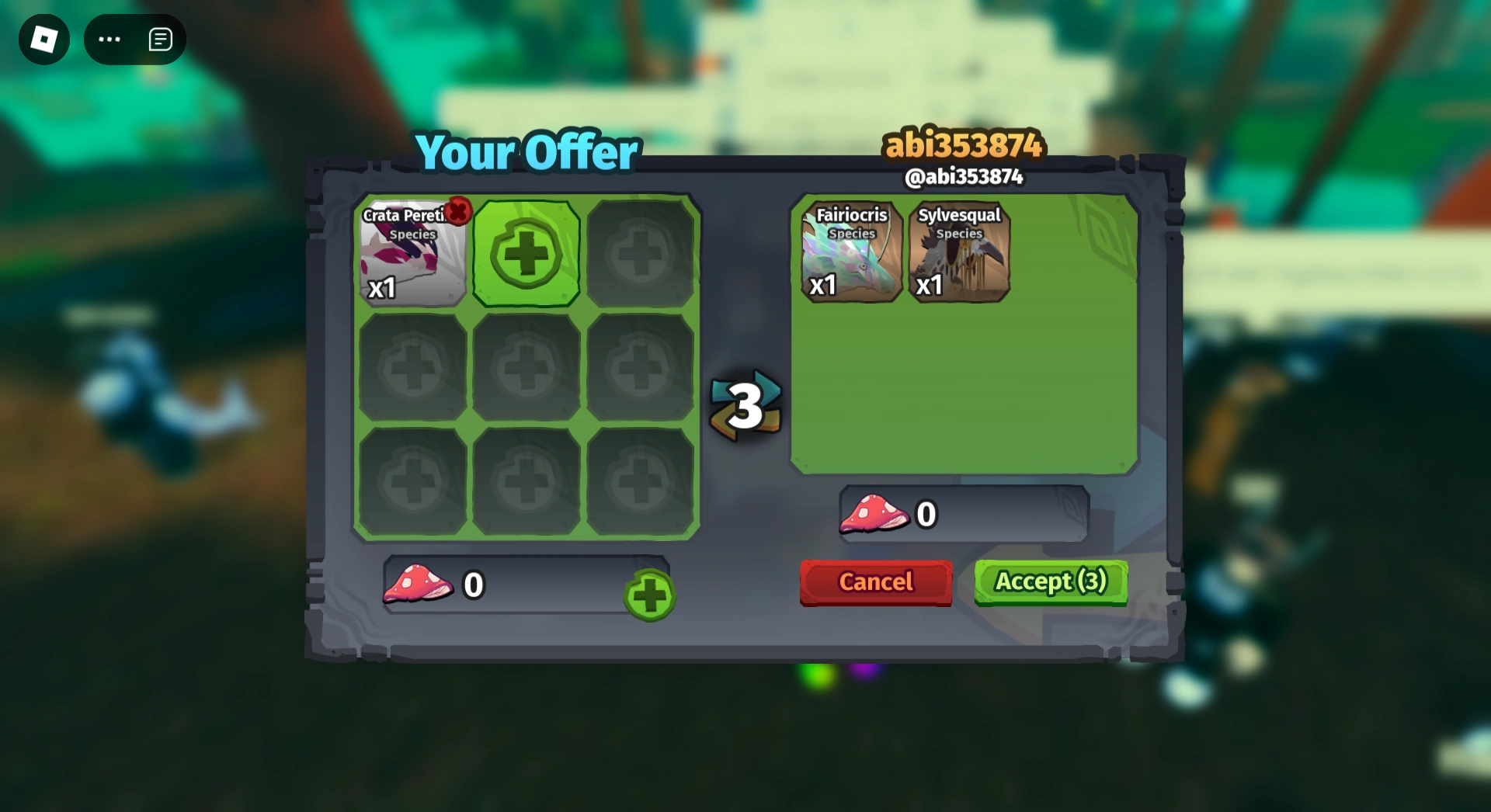
Task: Open the Roblox menu via the three-dots icon
Action: (109, 39)
